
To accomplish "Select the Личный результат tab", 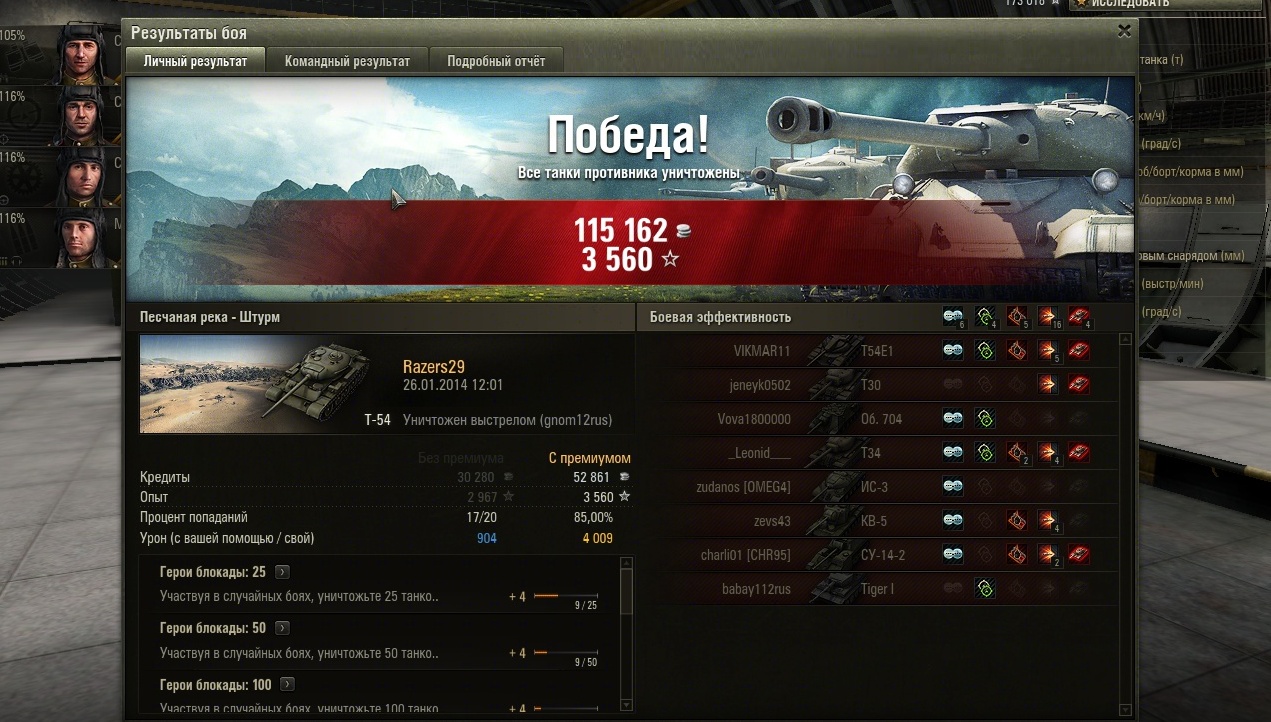I will (x=195, y=61).
